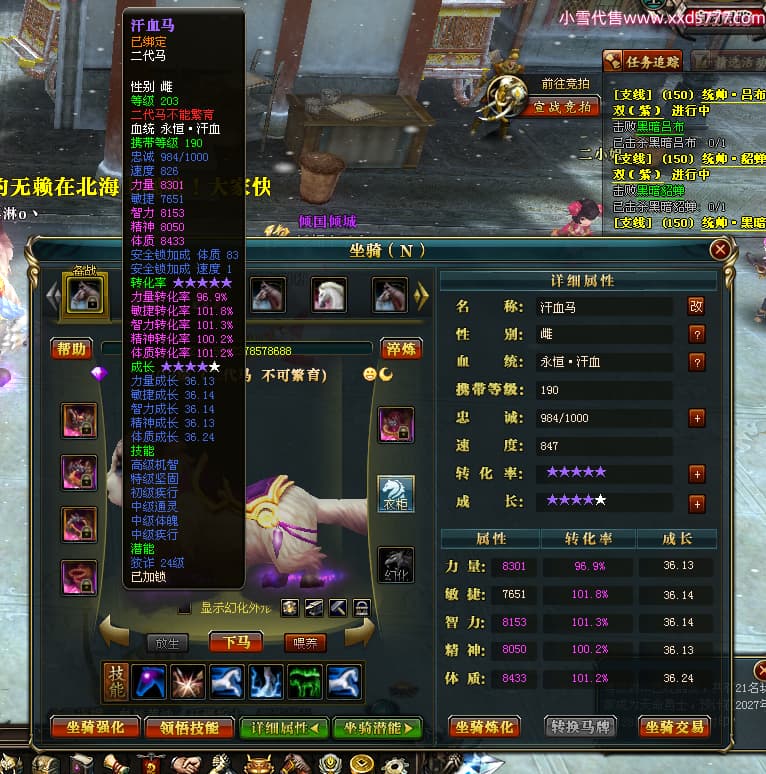Open 坐骑交易 mount trading
Screen dimensions: 766x774
pyautogui.click(x=676, y=727)
